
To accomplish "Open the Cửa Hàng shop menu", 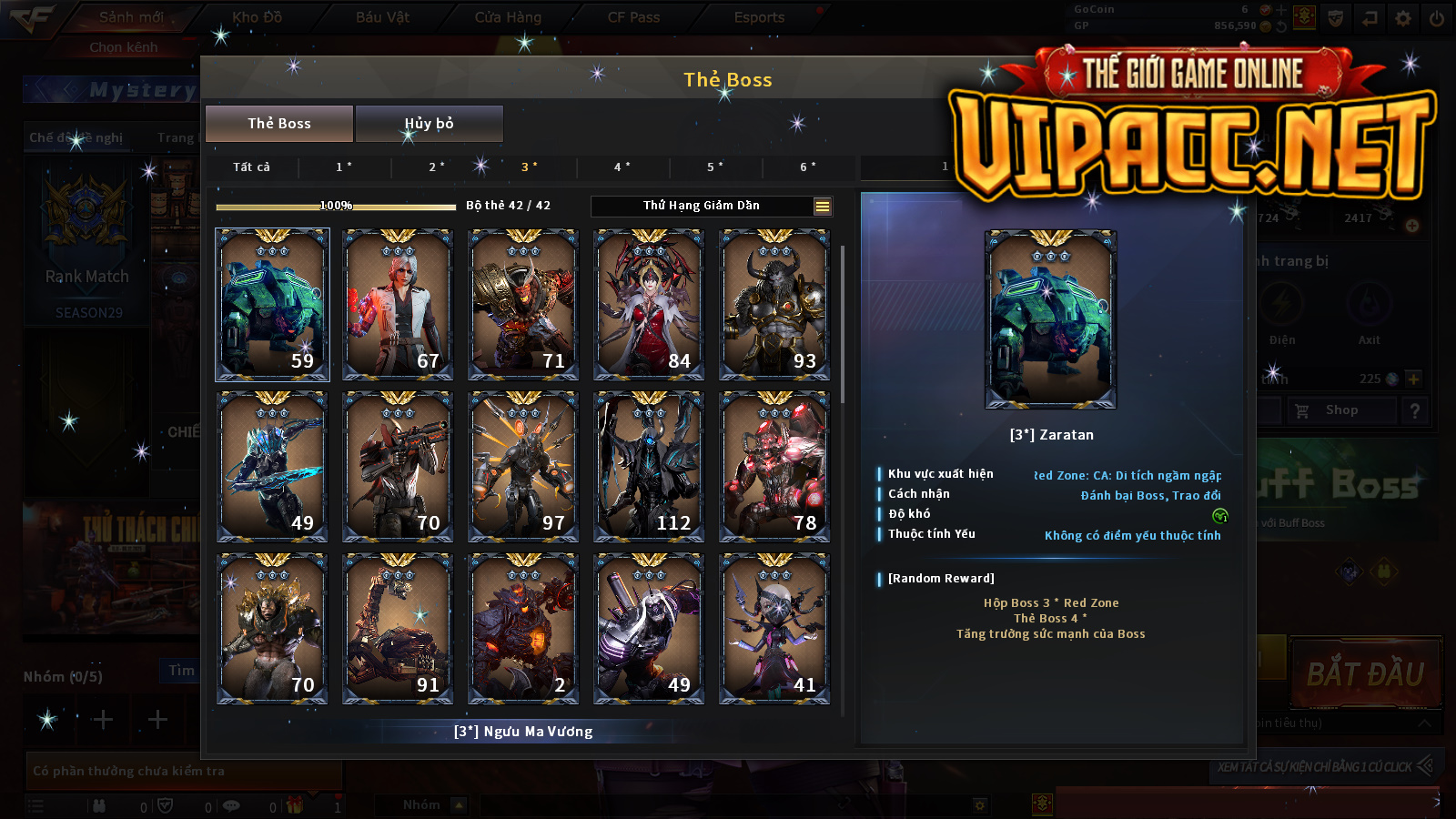I will [508, 17].
